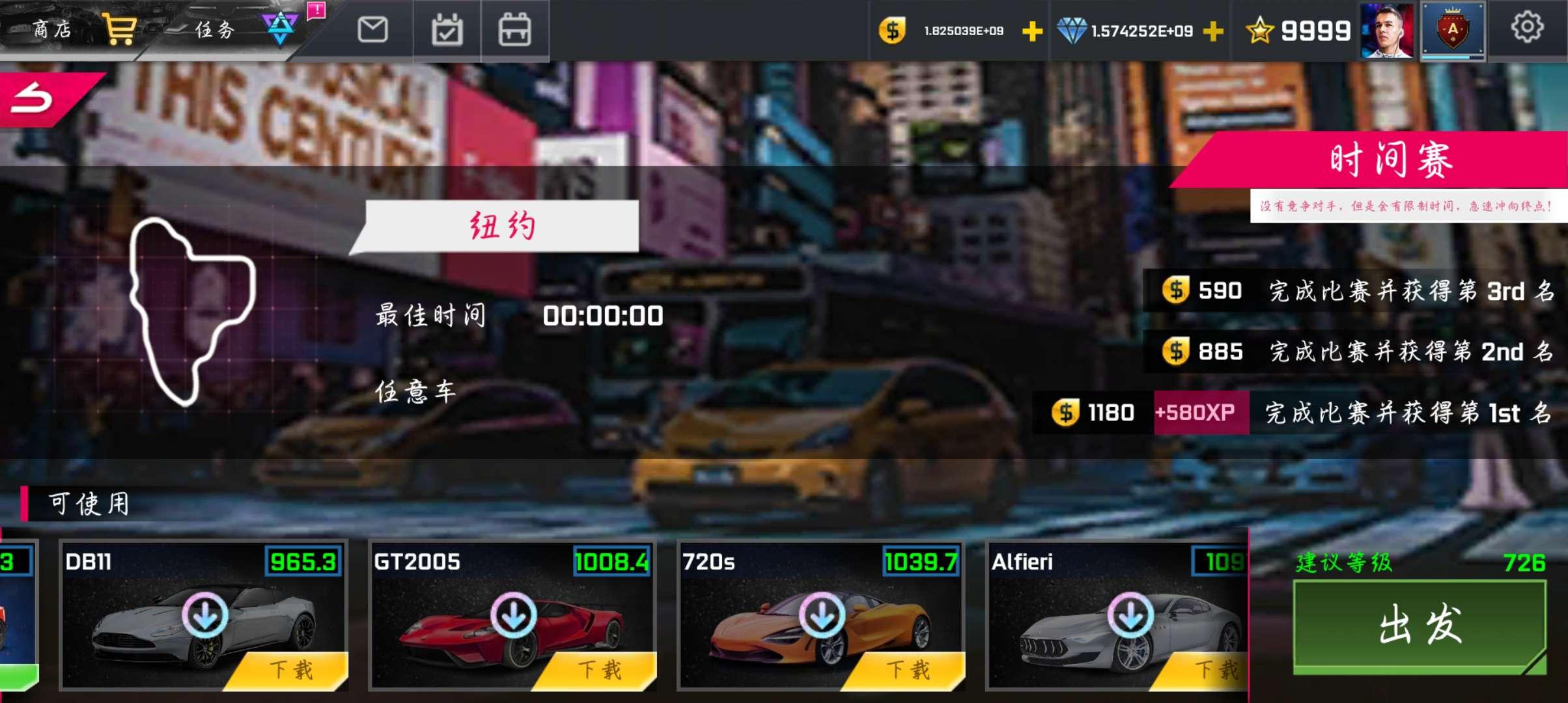Click the star icon showing 9999
The width and height of the screenshot is (1568, 703).
pyautogui.click(x=1262, y=29)
